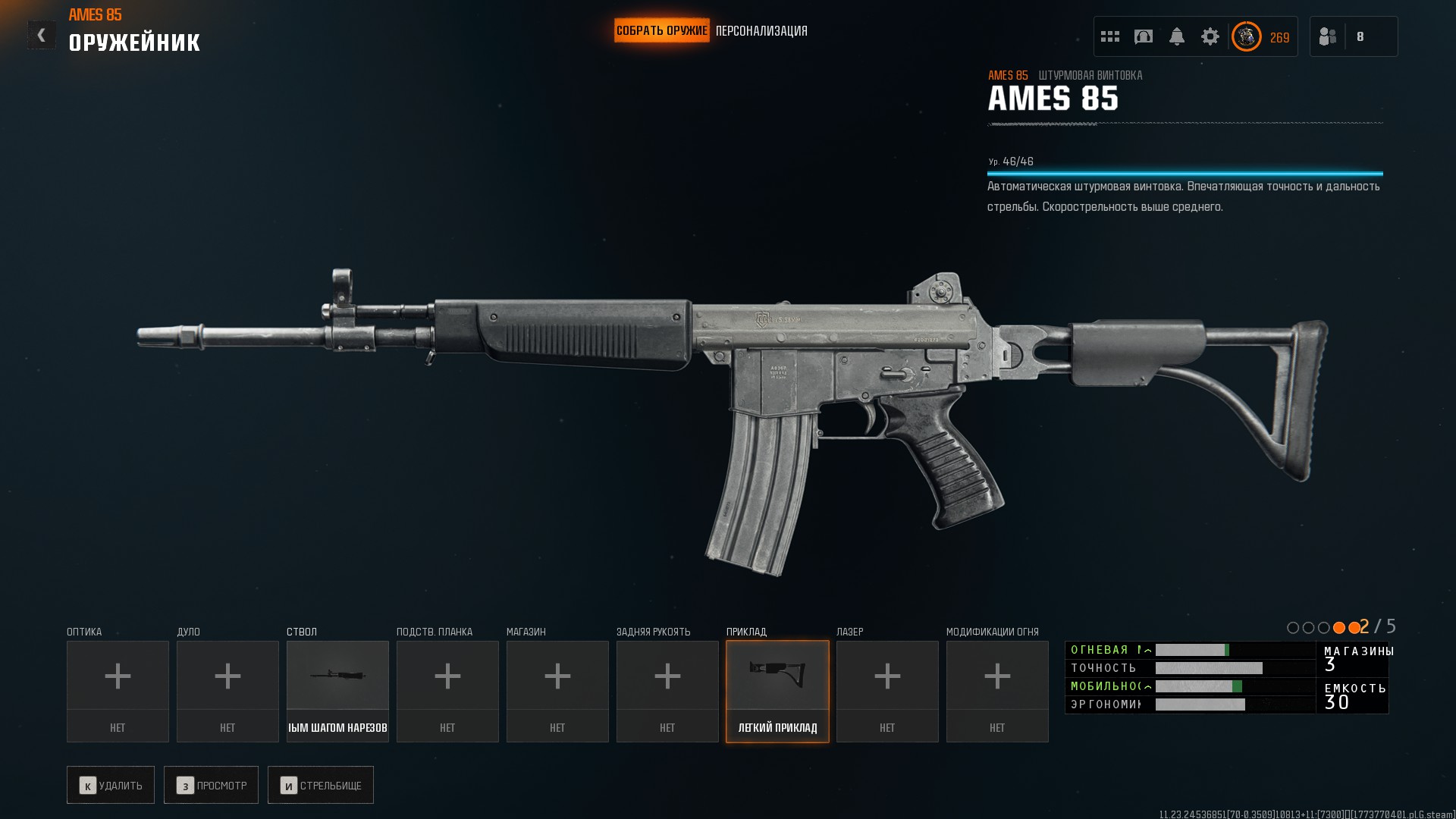Image resolution: width=1456 pixels, height=819 pixels.
Task: Click the Удалить button
Action: pos(111,785)
